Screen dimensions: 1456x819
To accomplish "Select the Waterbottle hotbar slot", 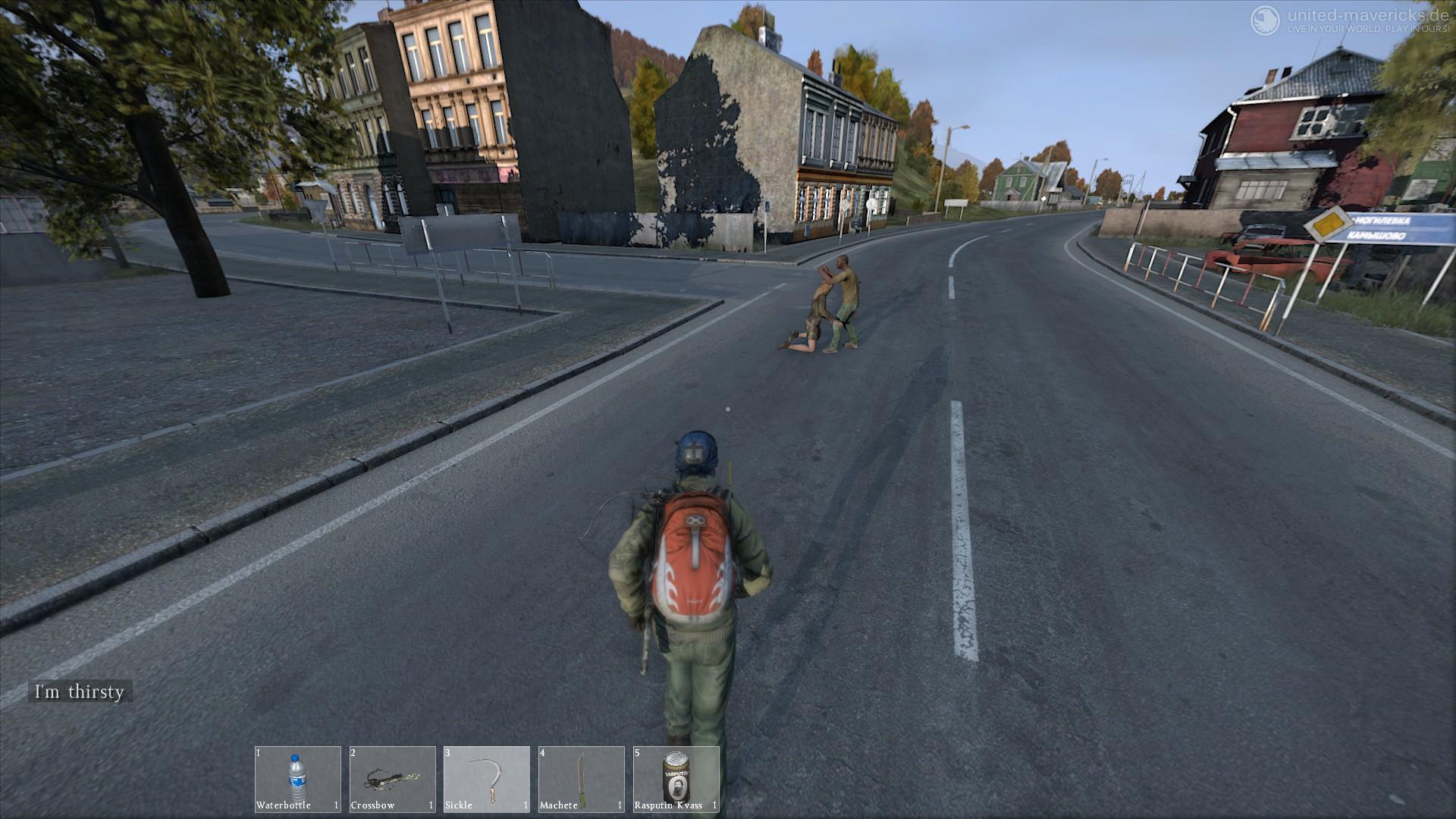I will [x=297, y=779].
